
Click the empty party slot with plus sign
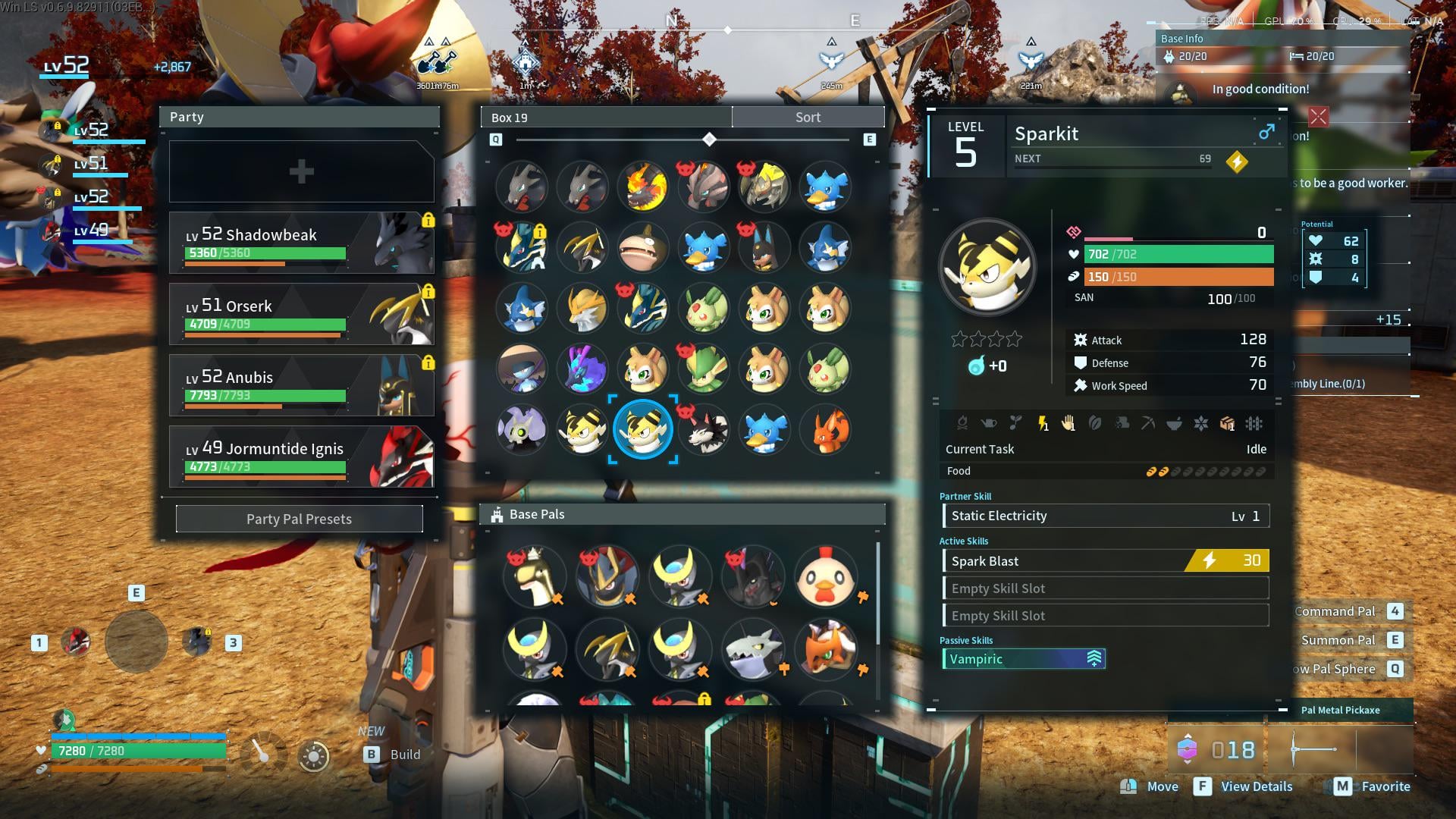[301, 171]
